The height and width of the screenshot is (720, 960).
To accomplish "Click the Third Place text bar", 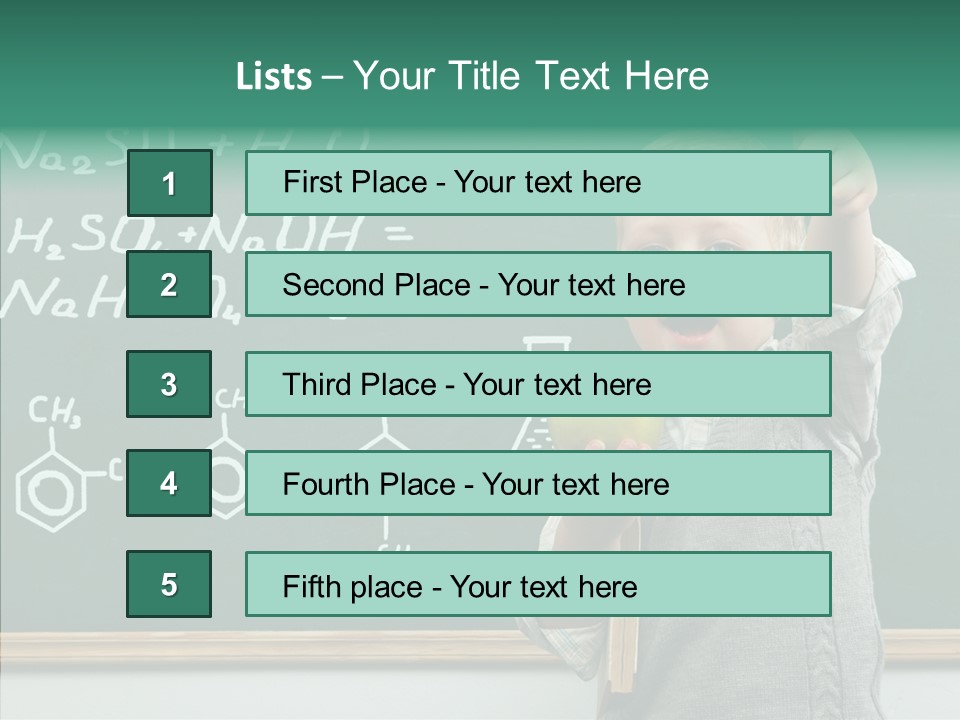I will click(x=538, y=384).
